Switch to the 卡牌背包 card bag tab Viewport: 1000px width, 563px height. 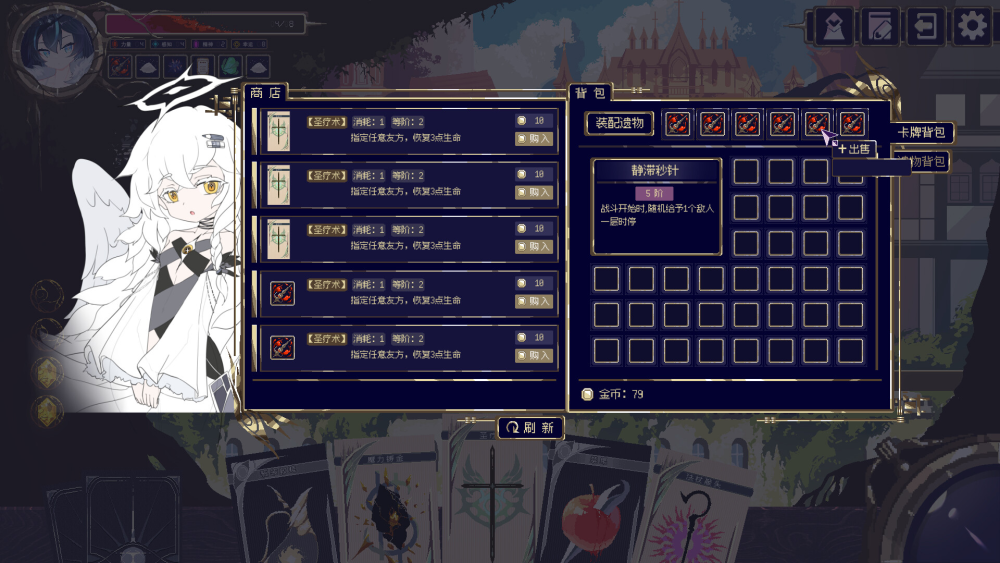922,132
